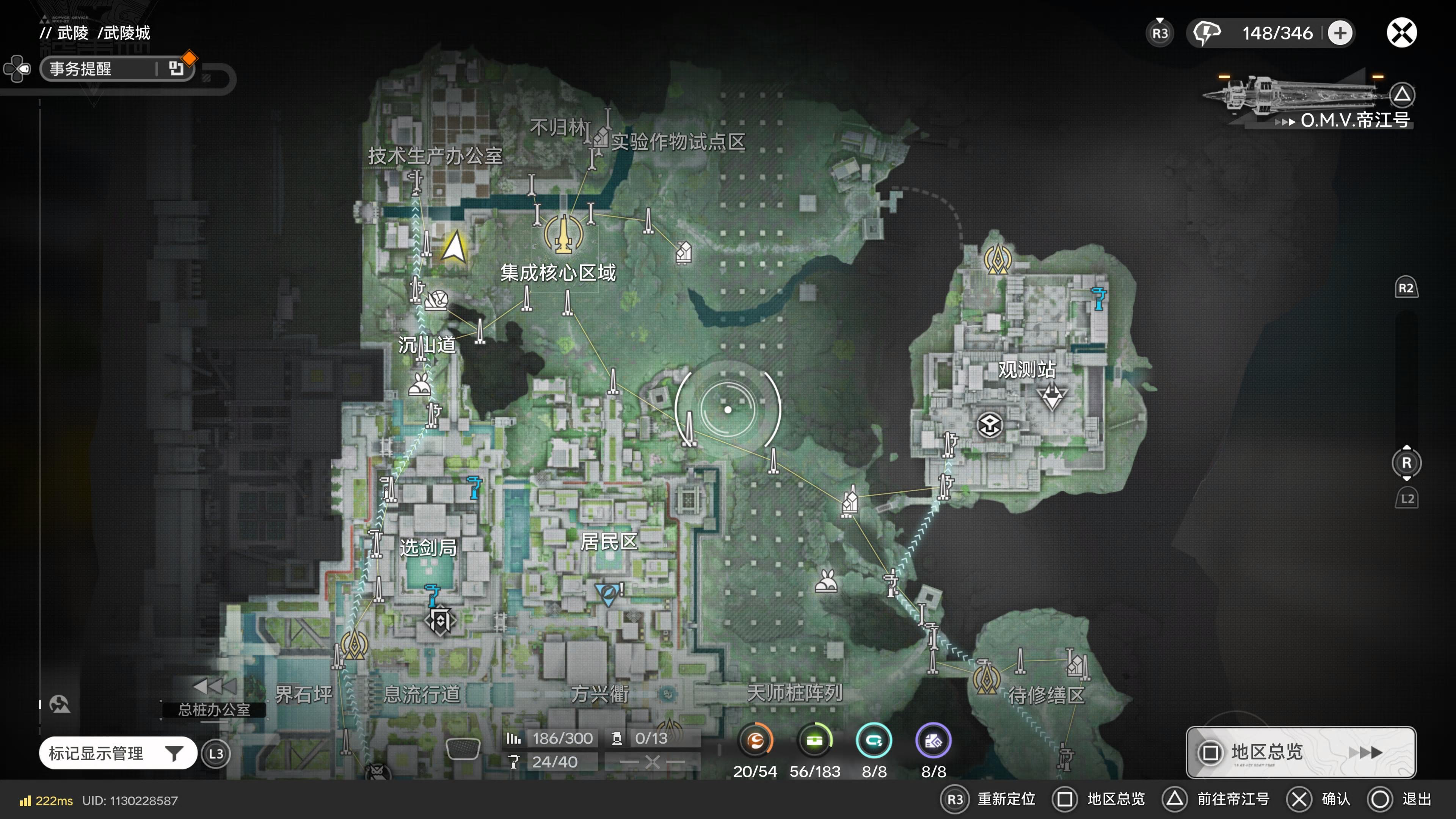Screen dimensions: 1456x819
Task: Select the yellow tower marker above 集成核心区域
Action: (x=563, y=233)
